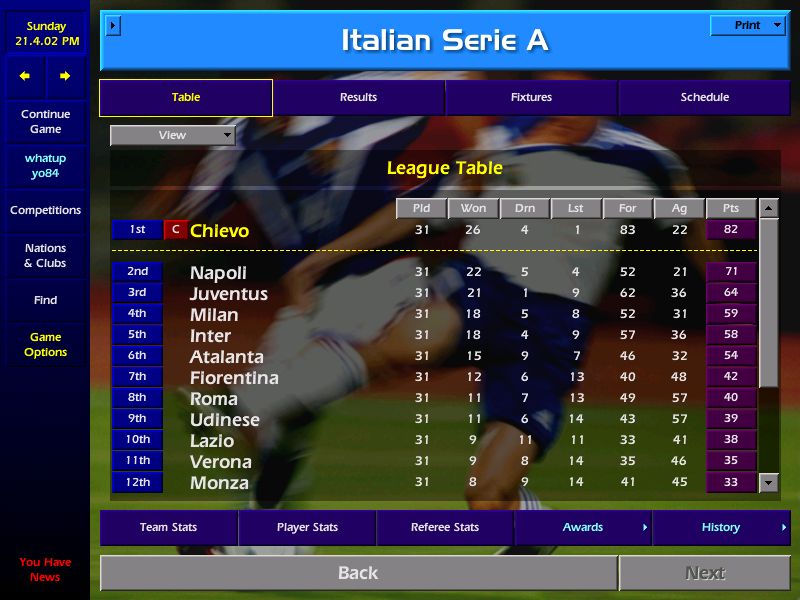View Player Stats

(x=307, y=527)
